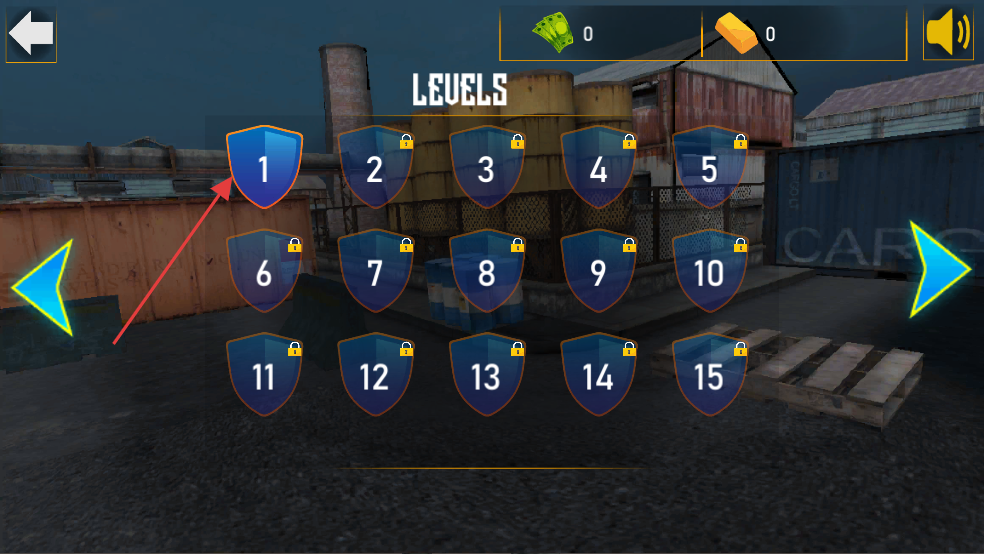Choose level 11 tile

(264, 376)
